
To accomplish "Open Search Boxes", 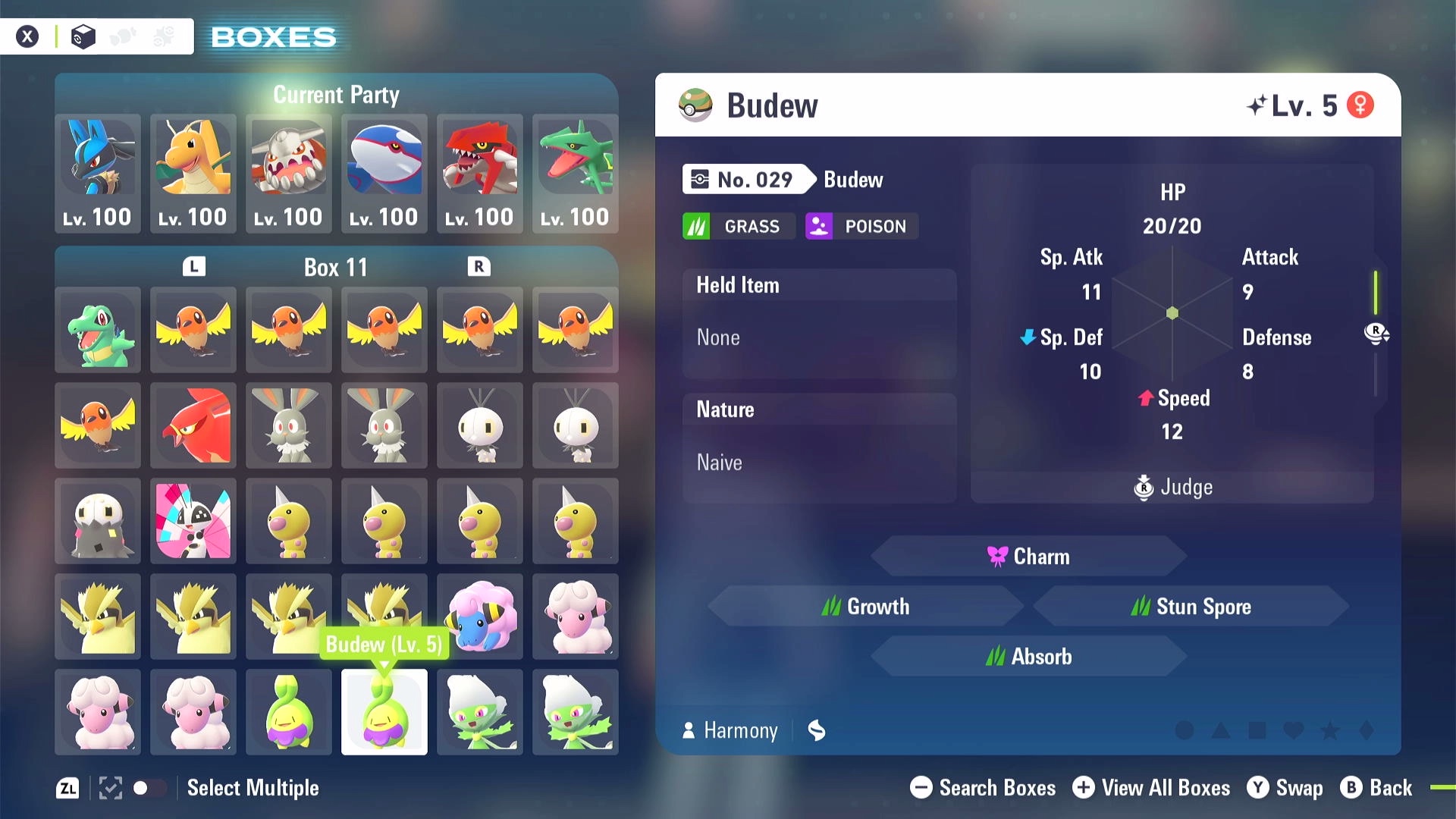I will click(983, 788).
